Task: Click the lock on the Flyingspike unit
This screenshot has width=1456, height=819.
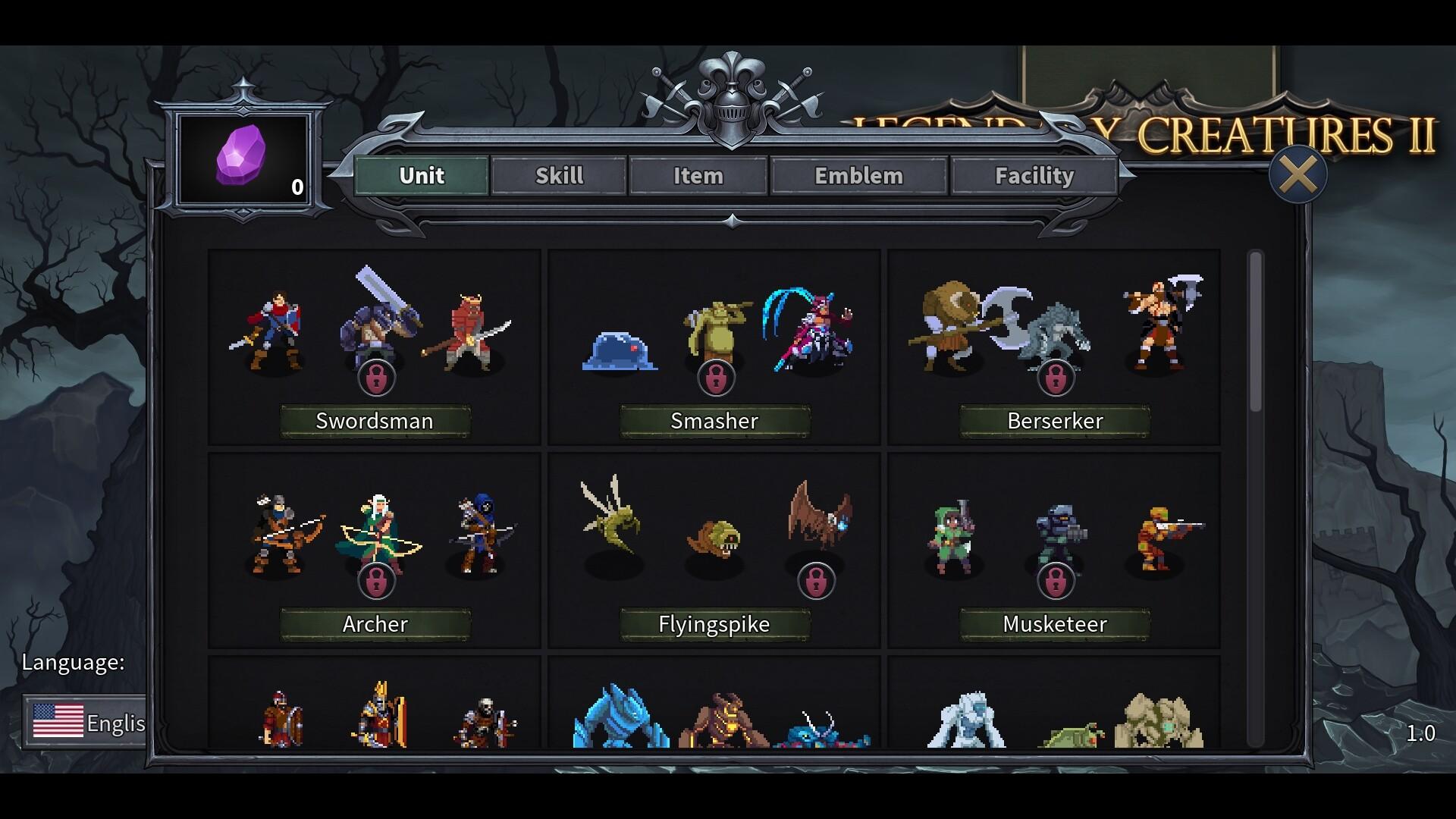Action: (x=817, y=580)
